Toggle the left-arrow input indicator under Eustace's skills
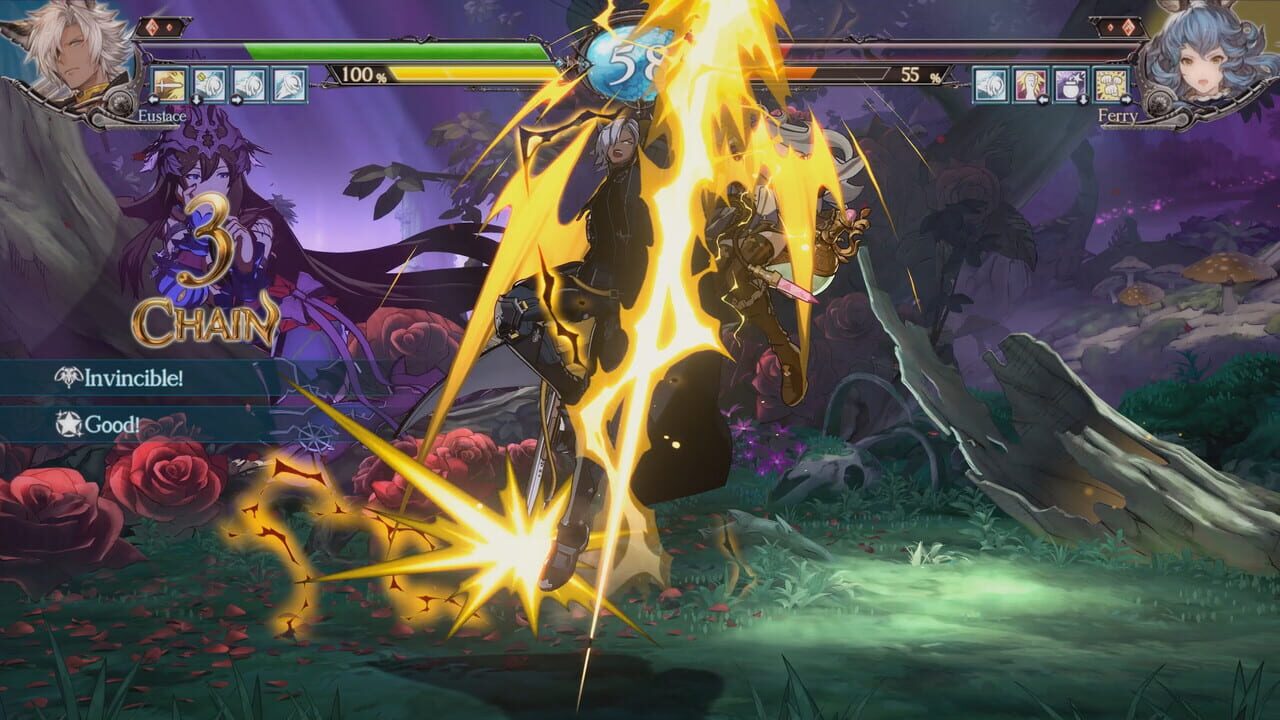 pos(153,99)
